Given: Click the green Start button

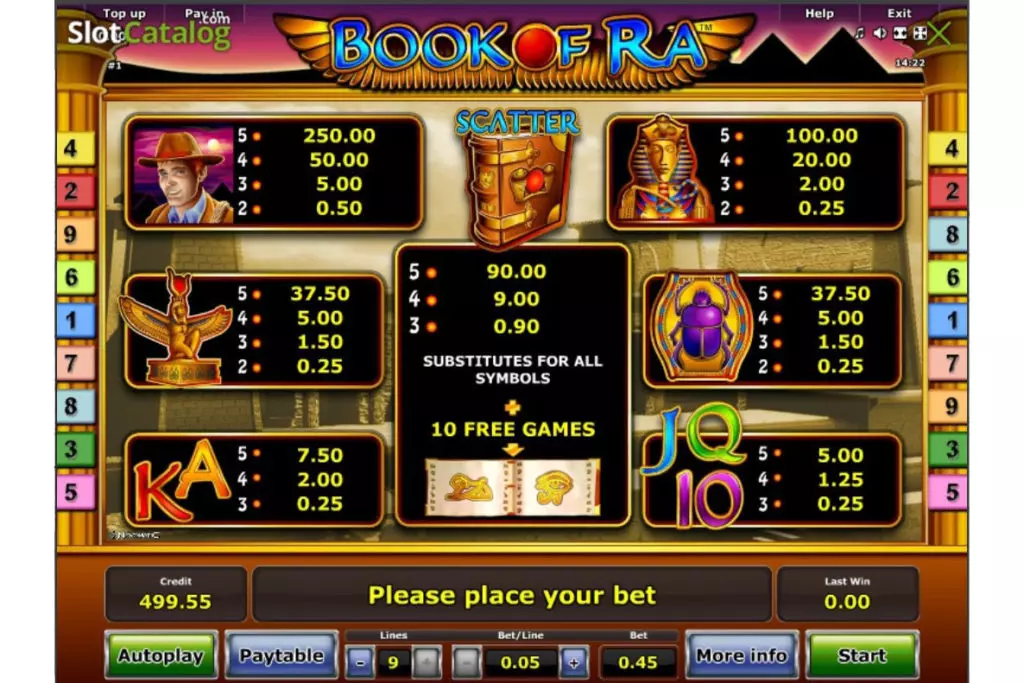Looking at the screenshot, I should coord(861,656).
